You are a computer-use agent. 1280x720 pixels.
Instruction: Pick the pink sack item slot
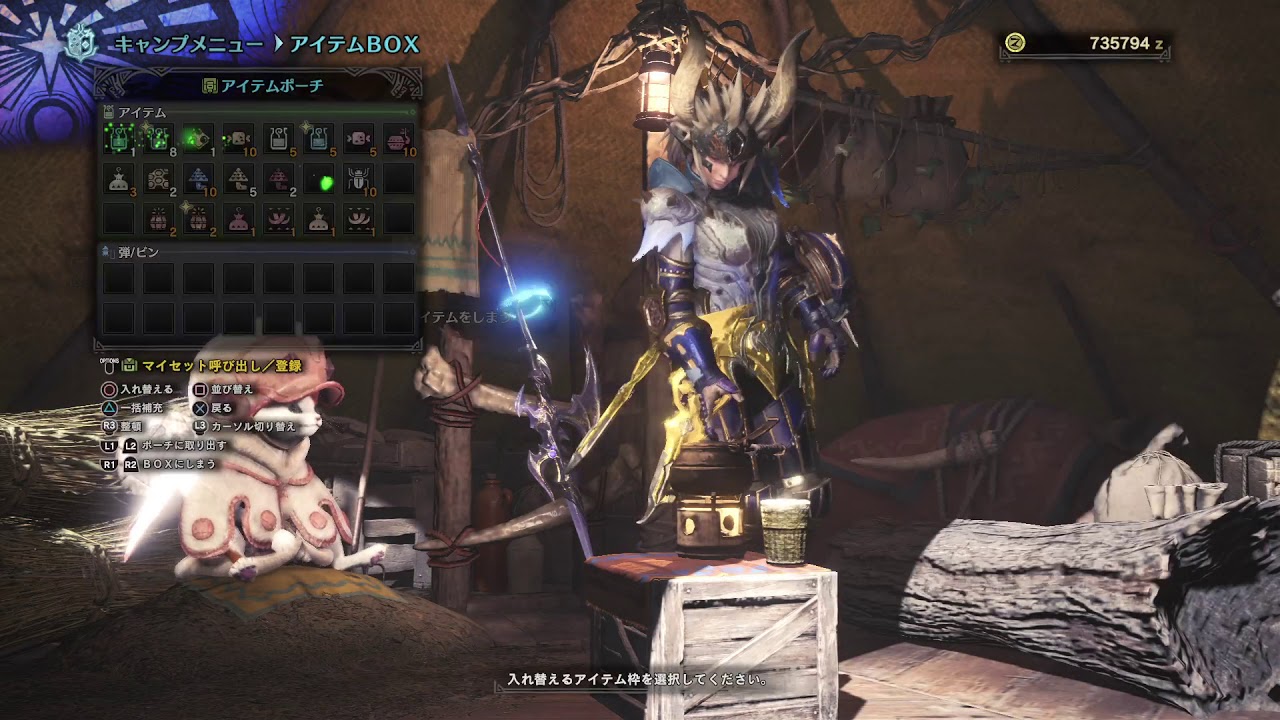238,218
